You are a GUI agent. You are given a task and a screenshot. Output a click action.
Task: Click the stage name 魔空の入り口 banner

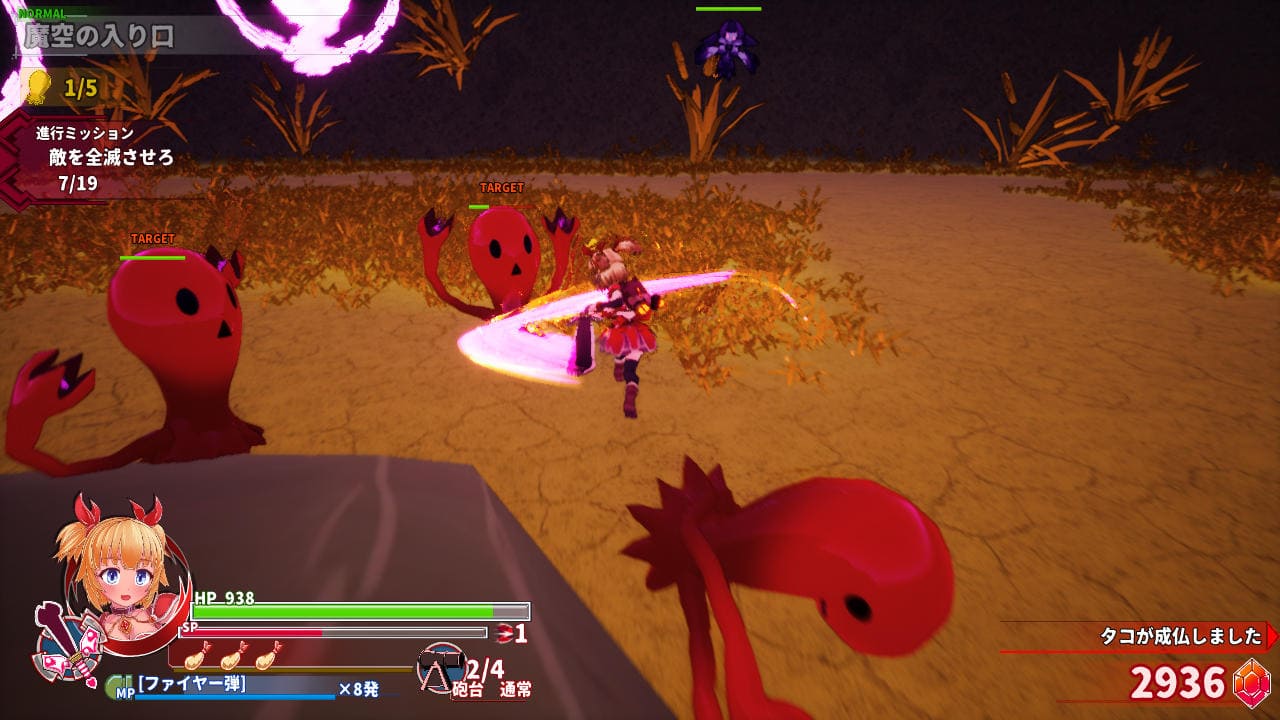click(100, 36)
